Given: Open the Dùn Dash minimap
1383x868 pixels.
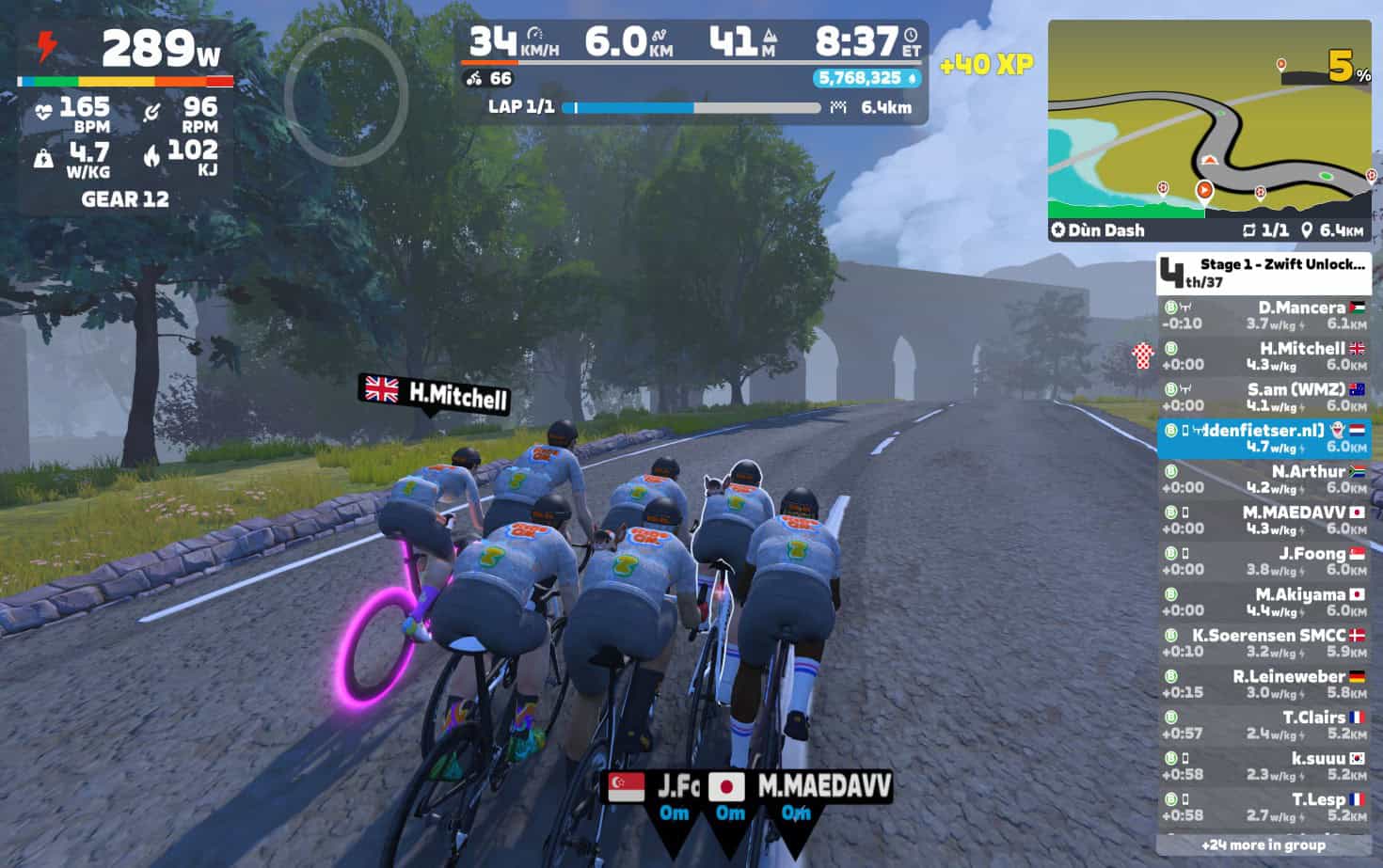Looking at the screenshot, I should coord(1209,132).
